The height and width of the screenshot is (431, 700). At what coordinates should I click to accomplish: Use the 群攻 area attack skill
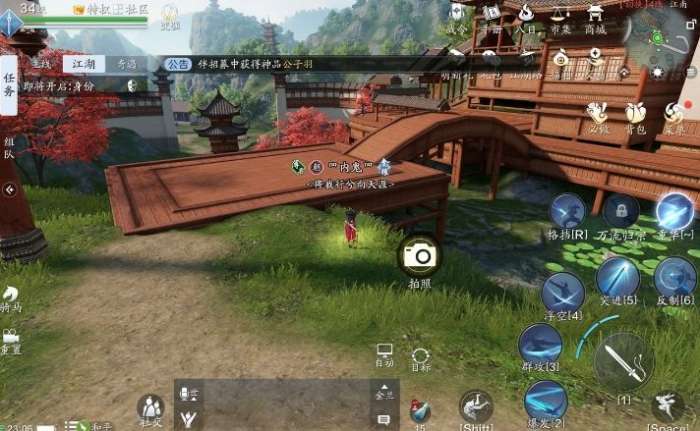pos(540,344)
